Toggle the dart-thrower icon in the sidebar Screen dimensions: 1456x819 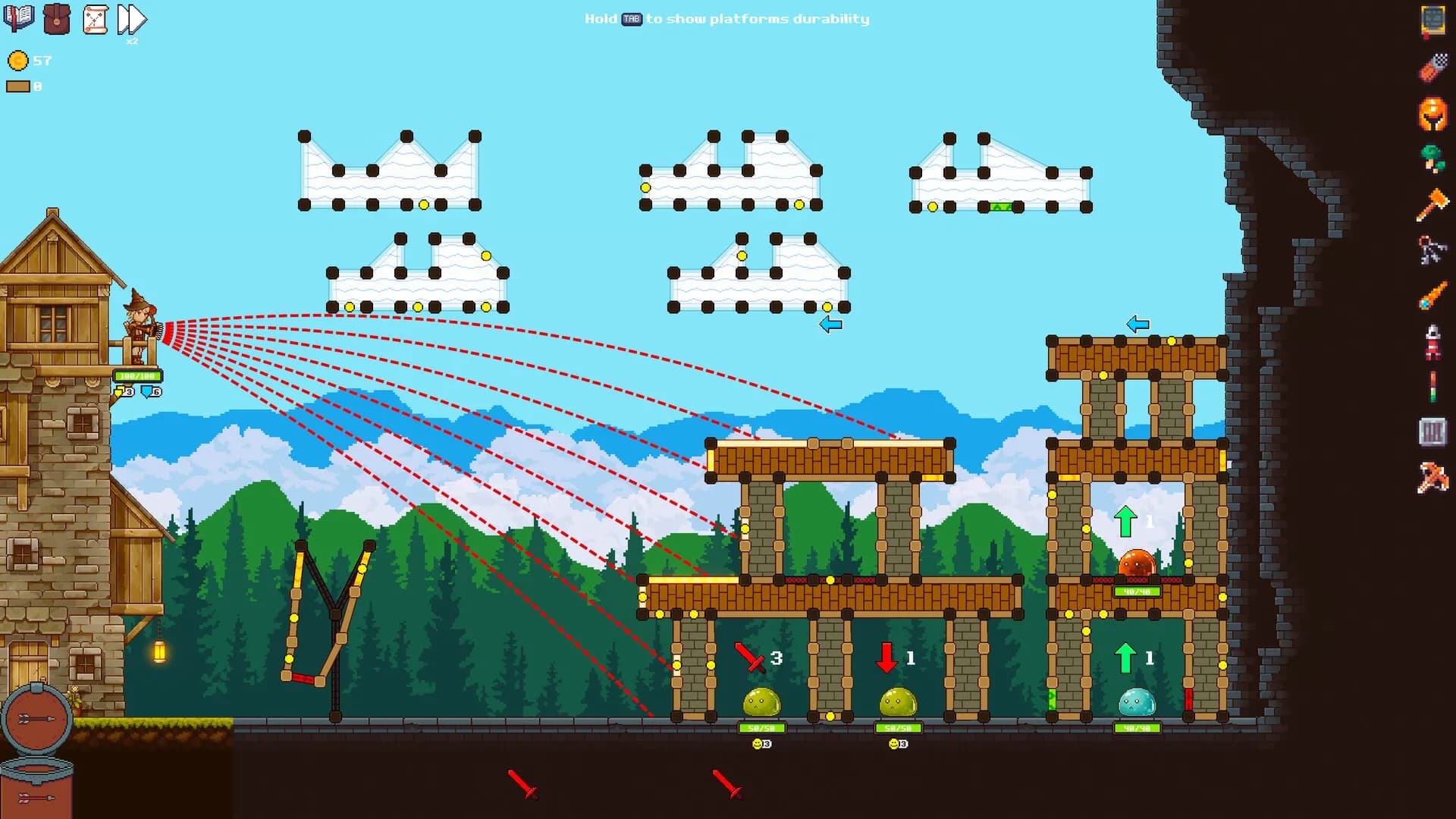tap(1433, 65)
